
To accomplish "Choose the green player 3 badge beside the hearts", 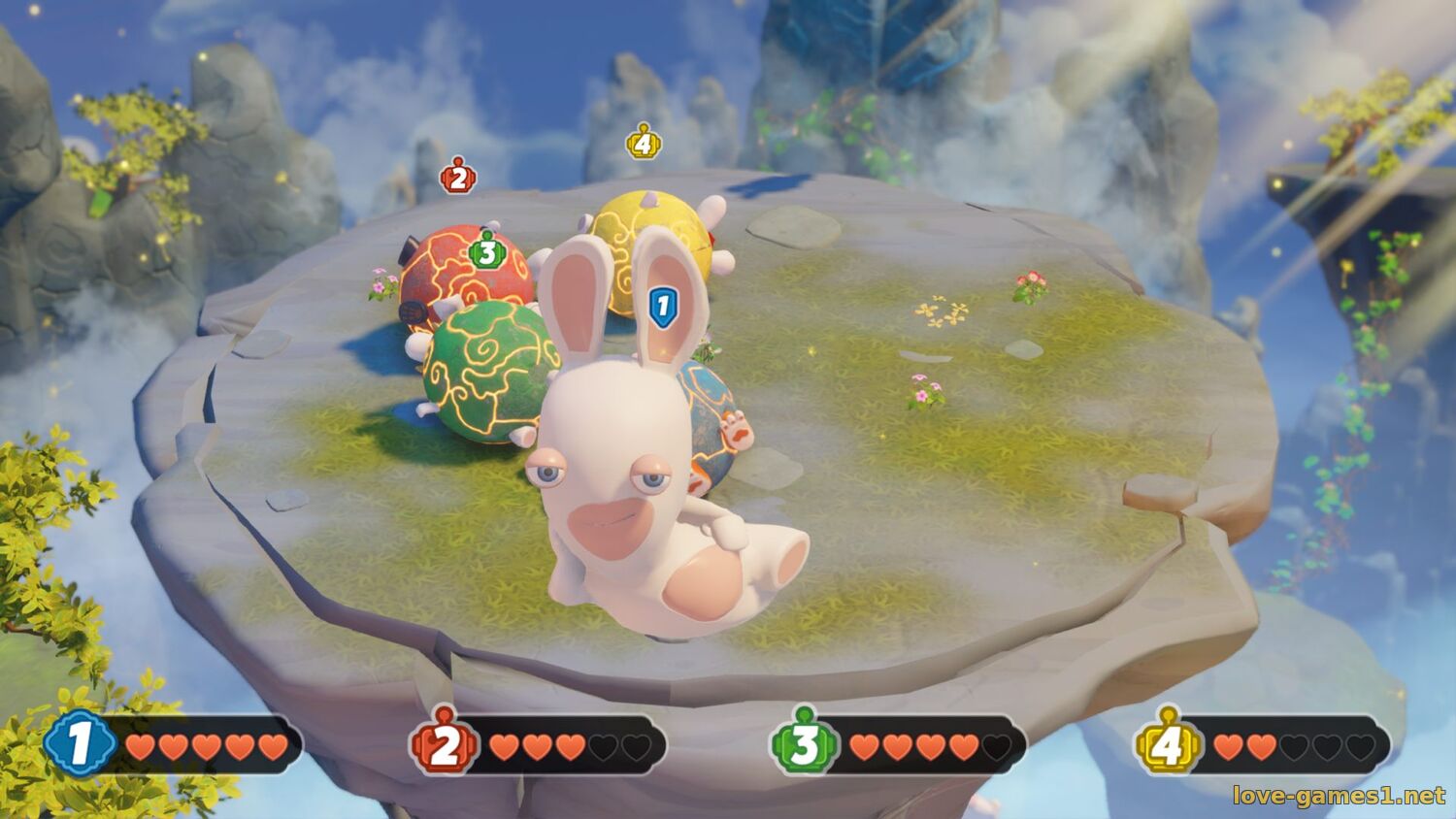I will [x=804, y=744].
